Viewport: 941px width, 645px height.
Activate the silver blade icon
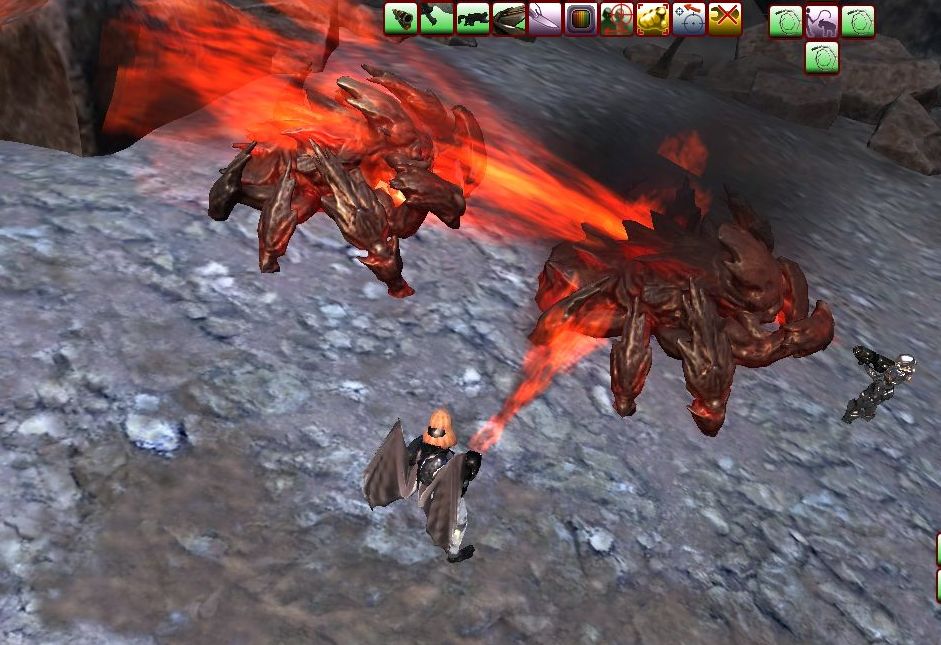(x=545, y=19)
